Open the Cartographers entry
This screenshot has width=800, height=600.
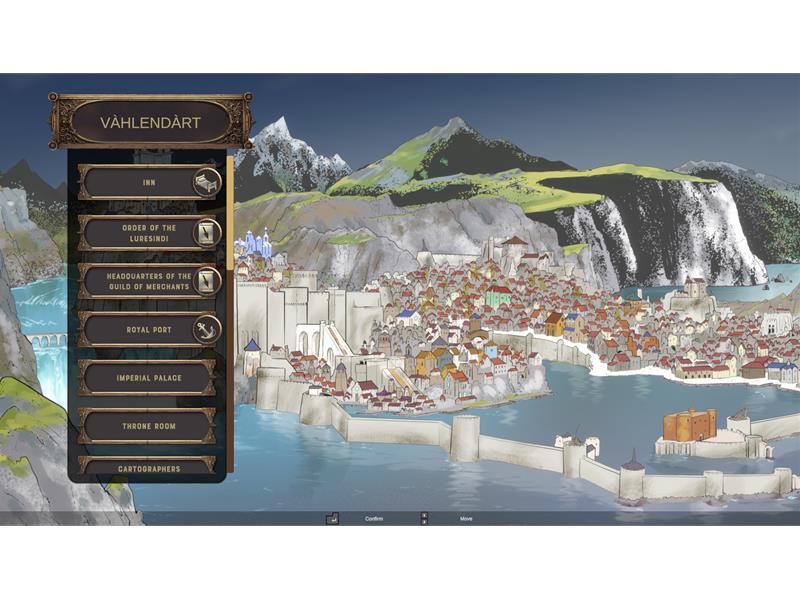[148, 467]
